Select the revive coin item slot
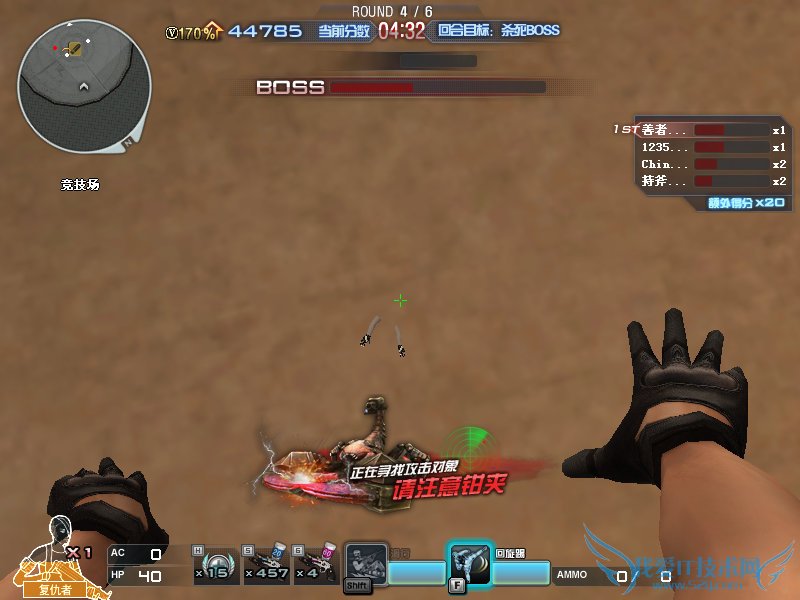 (214, 565)
